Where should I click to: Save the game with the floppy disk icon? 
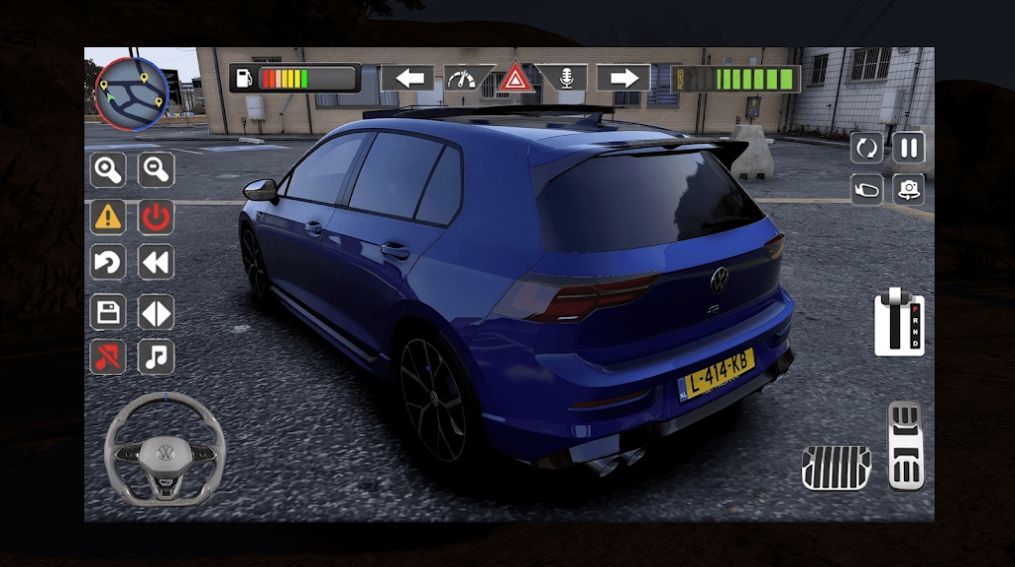pyautogui.click(x=108, y=311)
